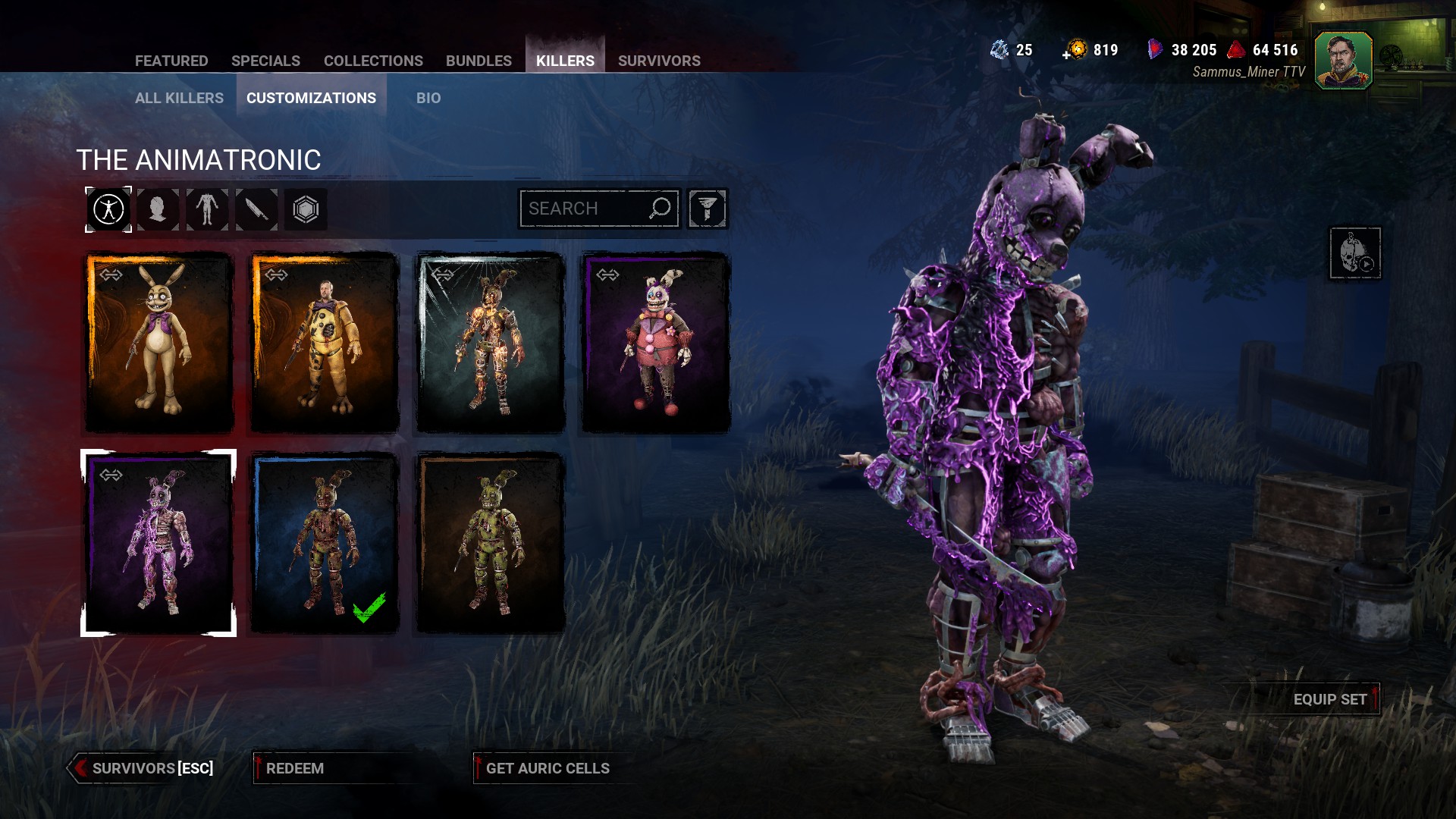
Task: Open the filter options funnel button
Action: point(708,209)
